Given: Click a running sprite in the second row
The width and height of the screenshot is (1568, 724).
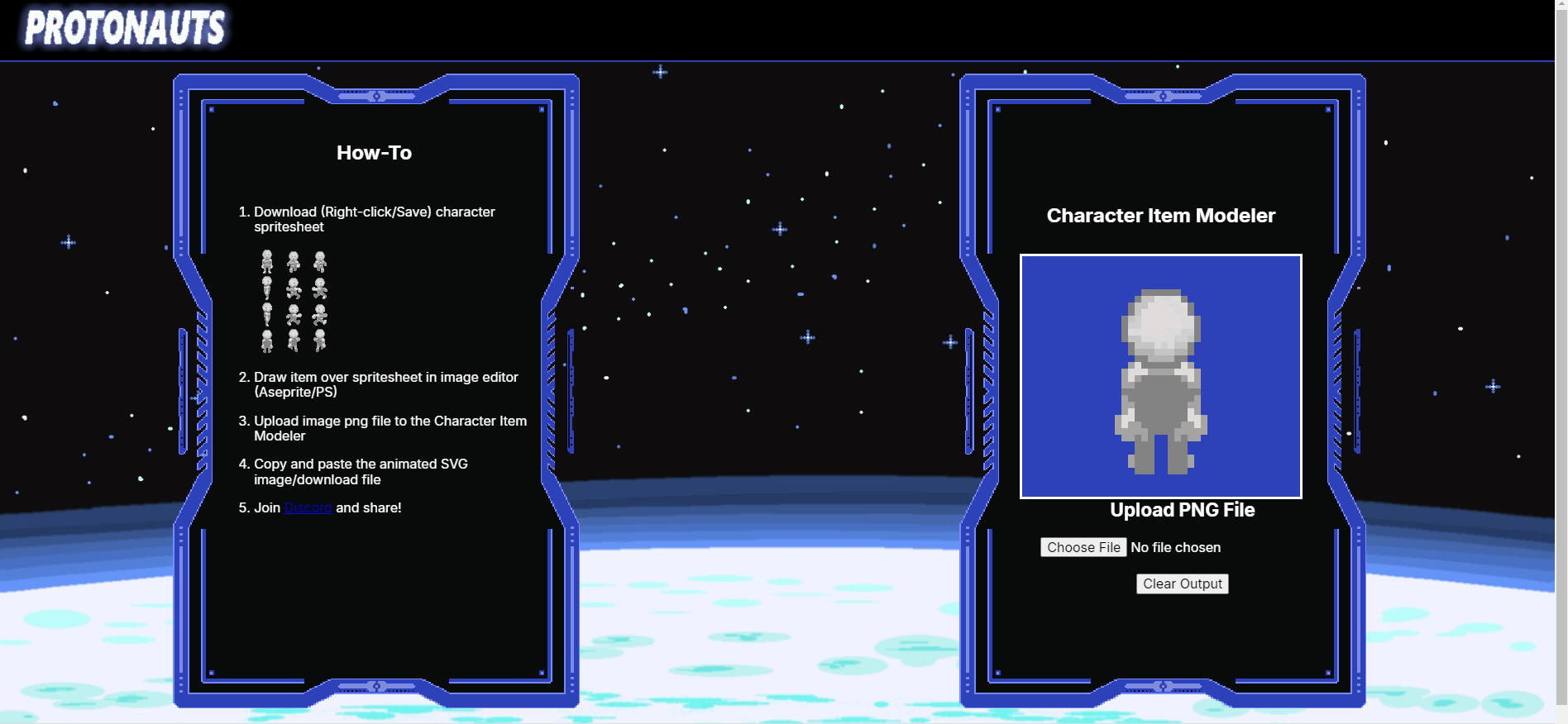Looking at the screenshot, I should coord(293,289).
